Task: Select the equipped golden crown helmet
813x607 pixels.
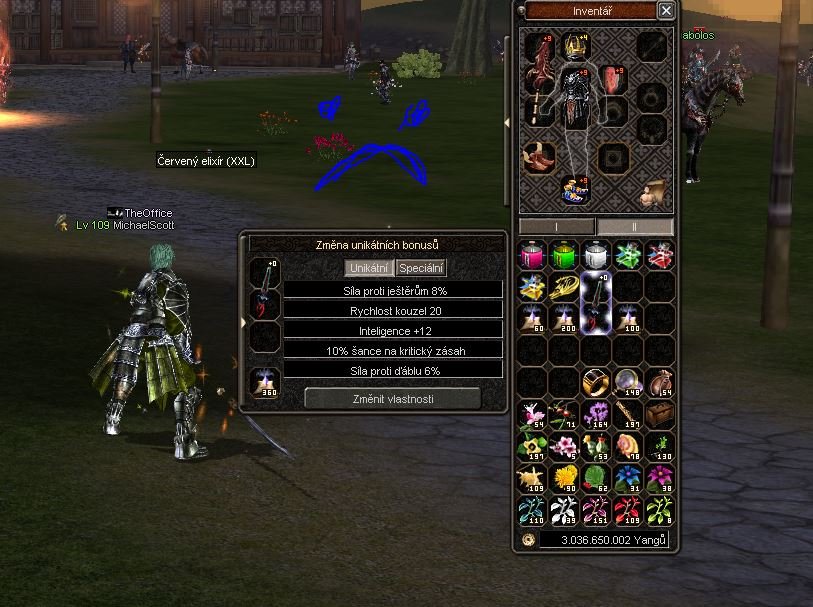Action: pyautogui.click(x=575, y=46)
